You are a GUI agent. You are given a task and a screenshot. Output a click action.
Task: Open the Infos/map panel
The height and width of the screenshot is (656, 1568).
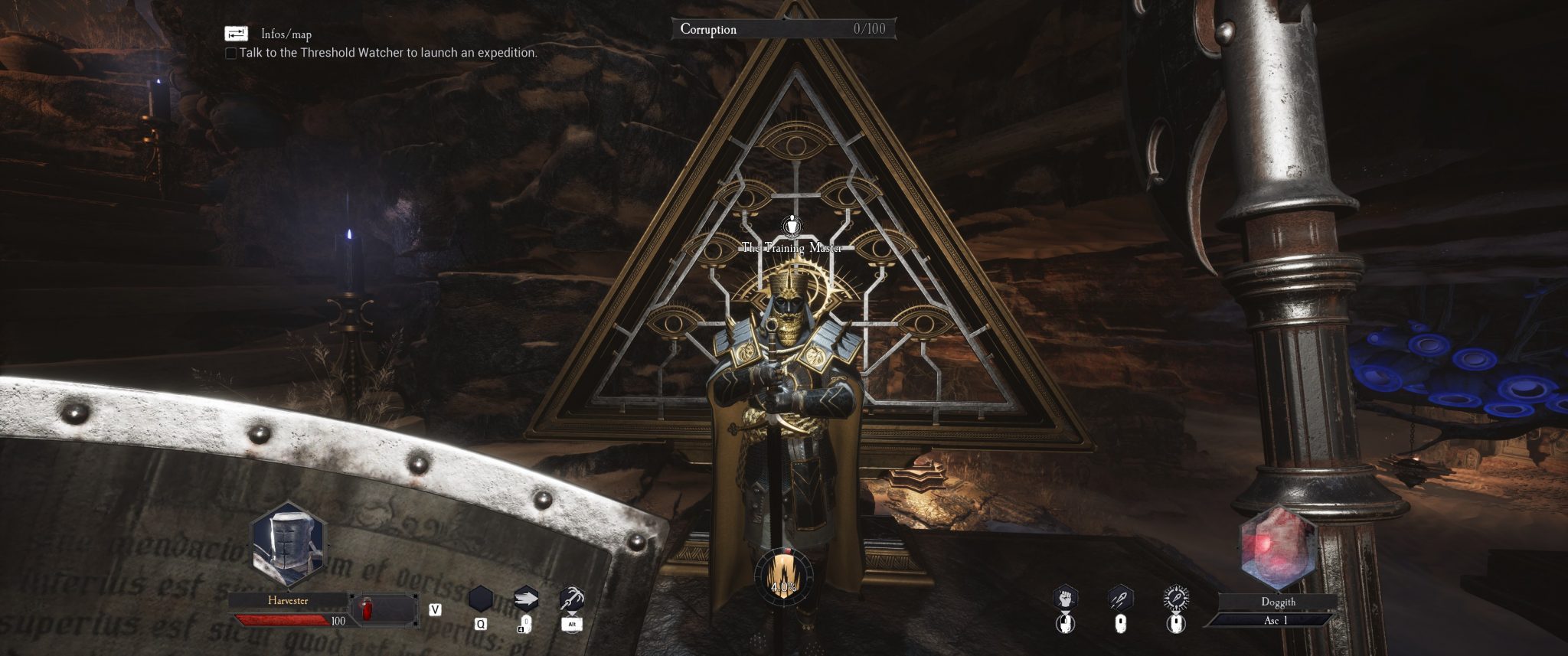(236, 34)
